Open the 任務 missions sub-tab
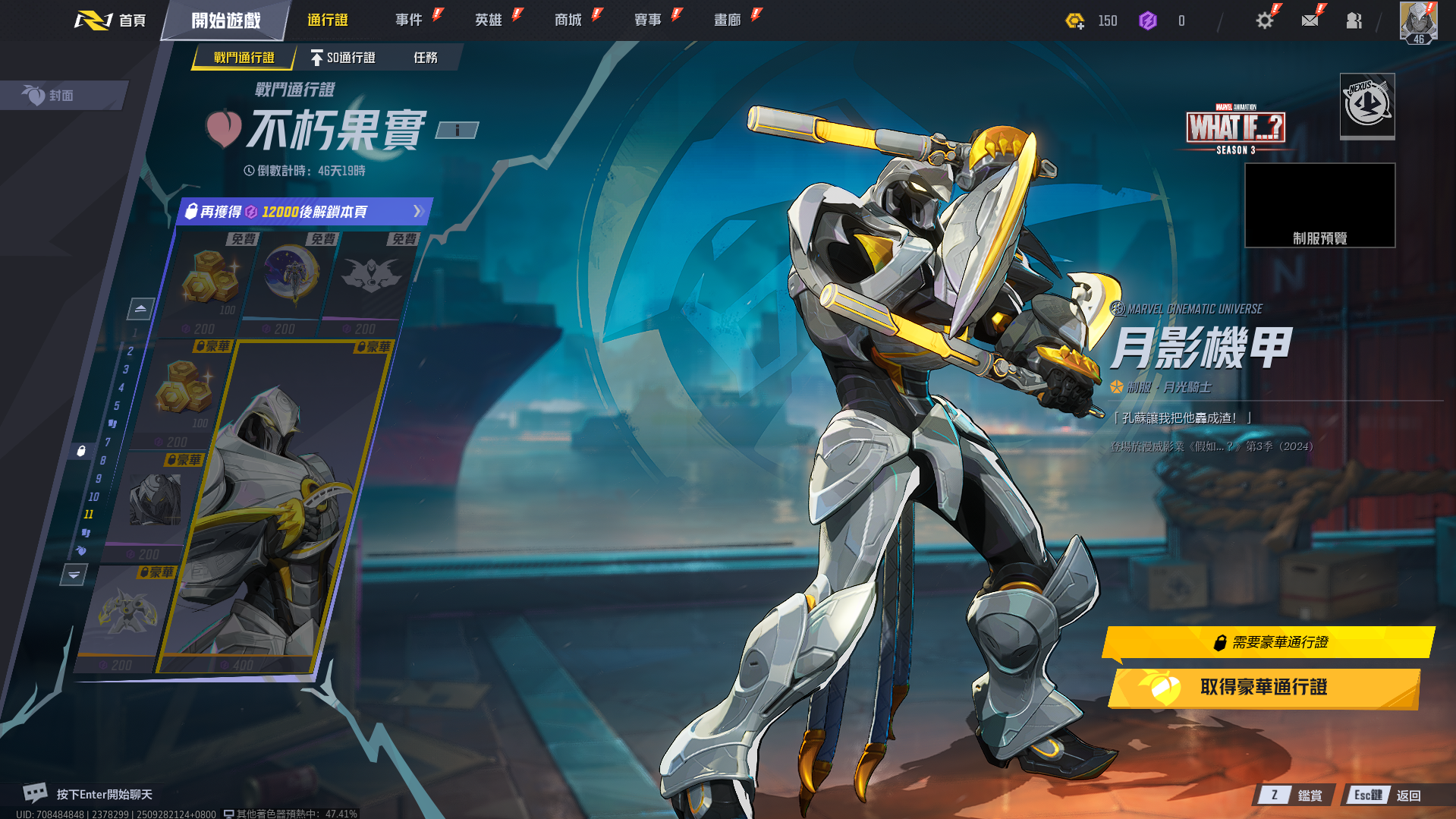This screenshot has height=819, width=1456. (426, 58)
